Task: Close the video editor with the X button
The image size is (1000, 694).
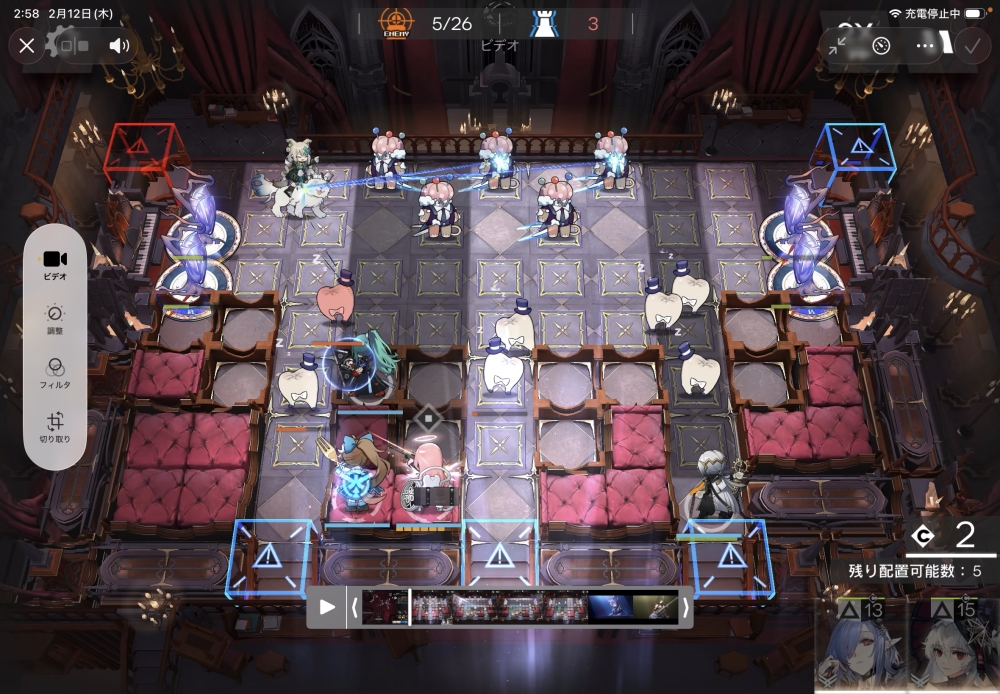Action: [27, 45]
